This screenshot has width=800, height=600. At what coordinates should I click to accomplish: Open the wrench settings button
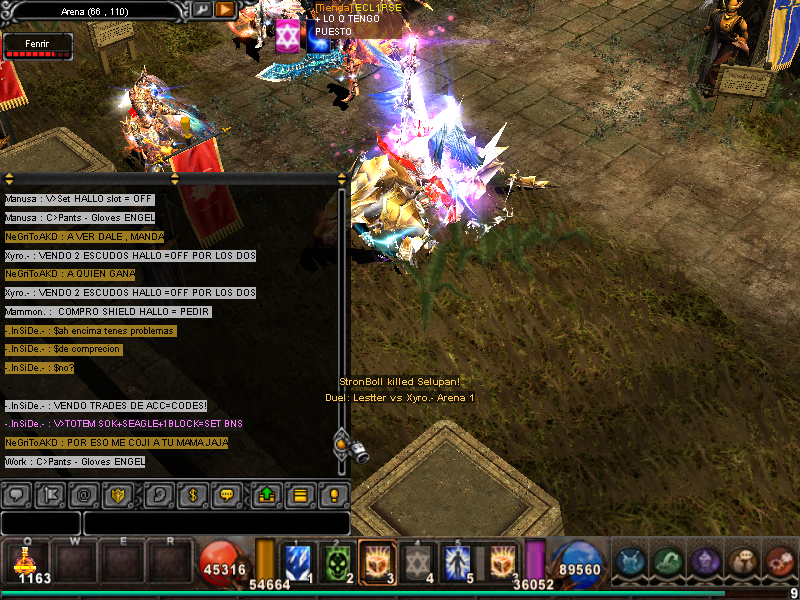202,9
